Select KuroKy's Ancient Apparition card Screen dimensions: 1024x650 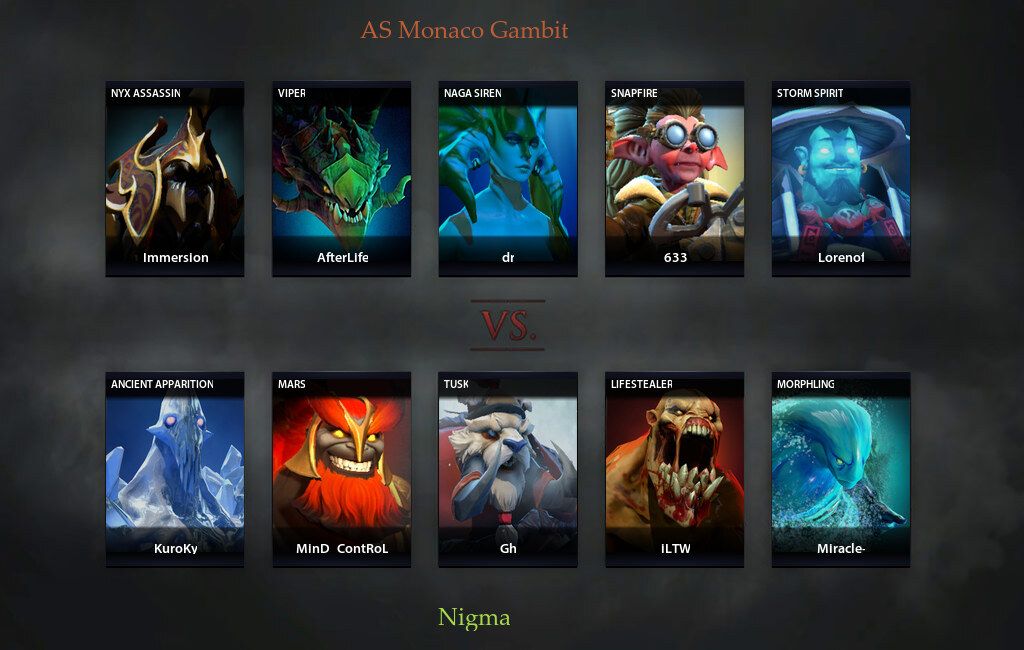click(x=175, y=470)
